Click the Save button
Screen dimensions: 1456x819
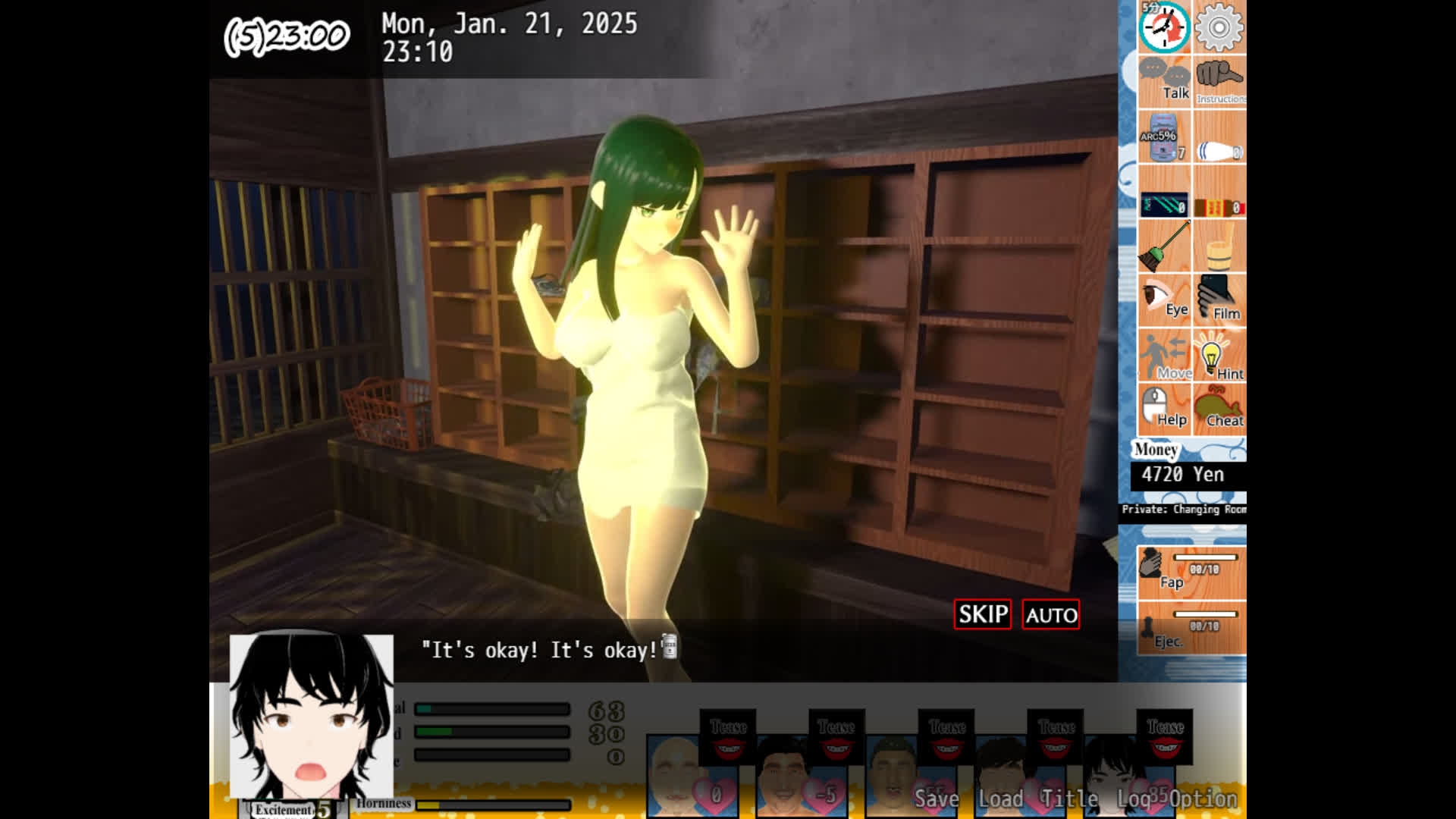click(x=937, y=799)
